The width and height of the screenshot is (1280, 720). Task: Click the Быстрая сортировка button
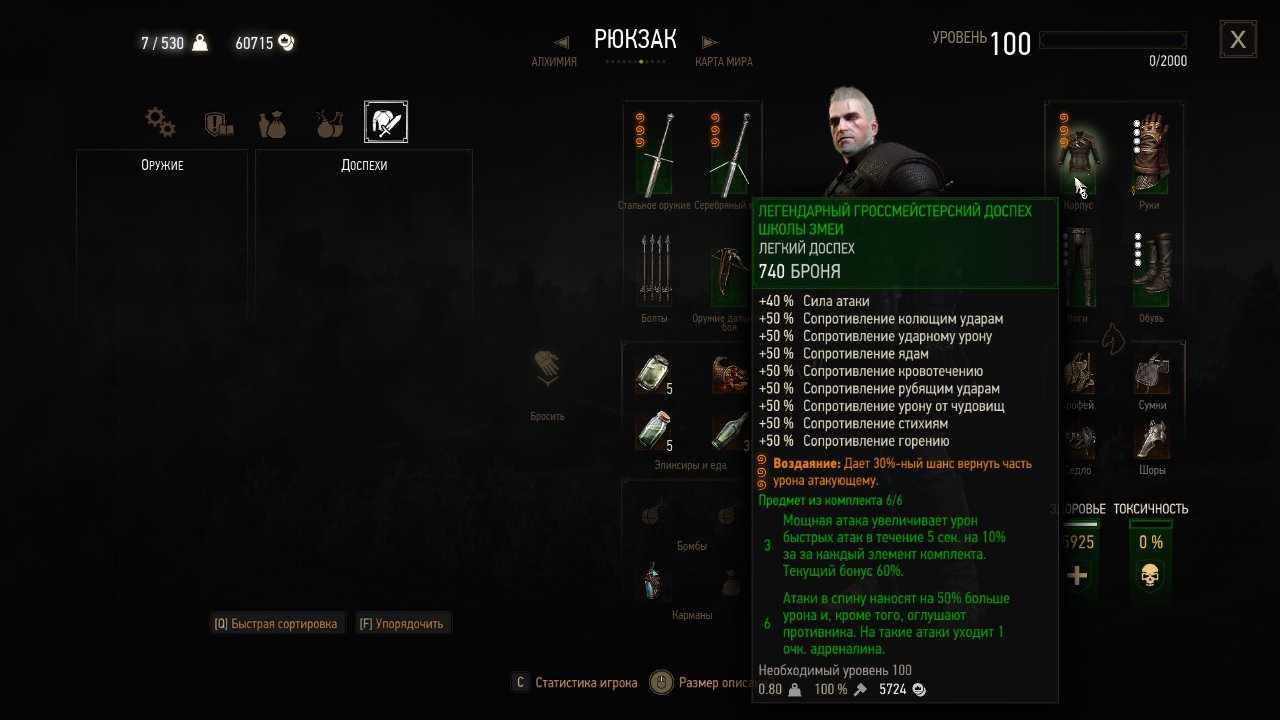[278, 623]
